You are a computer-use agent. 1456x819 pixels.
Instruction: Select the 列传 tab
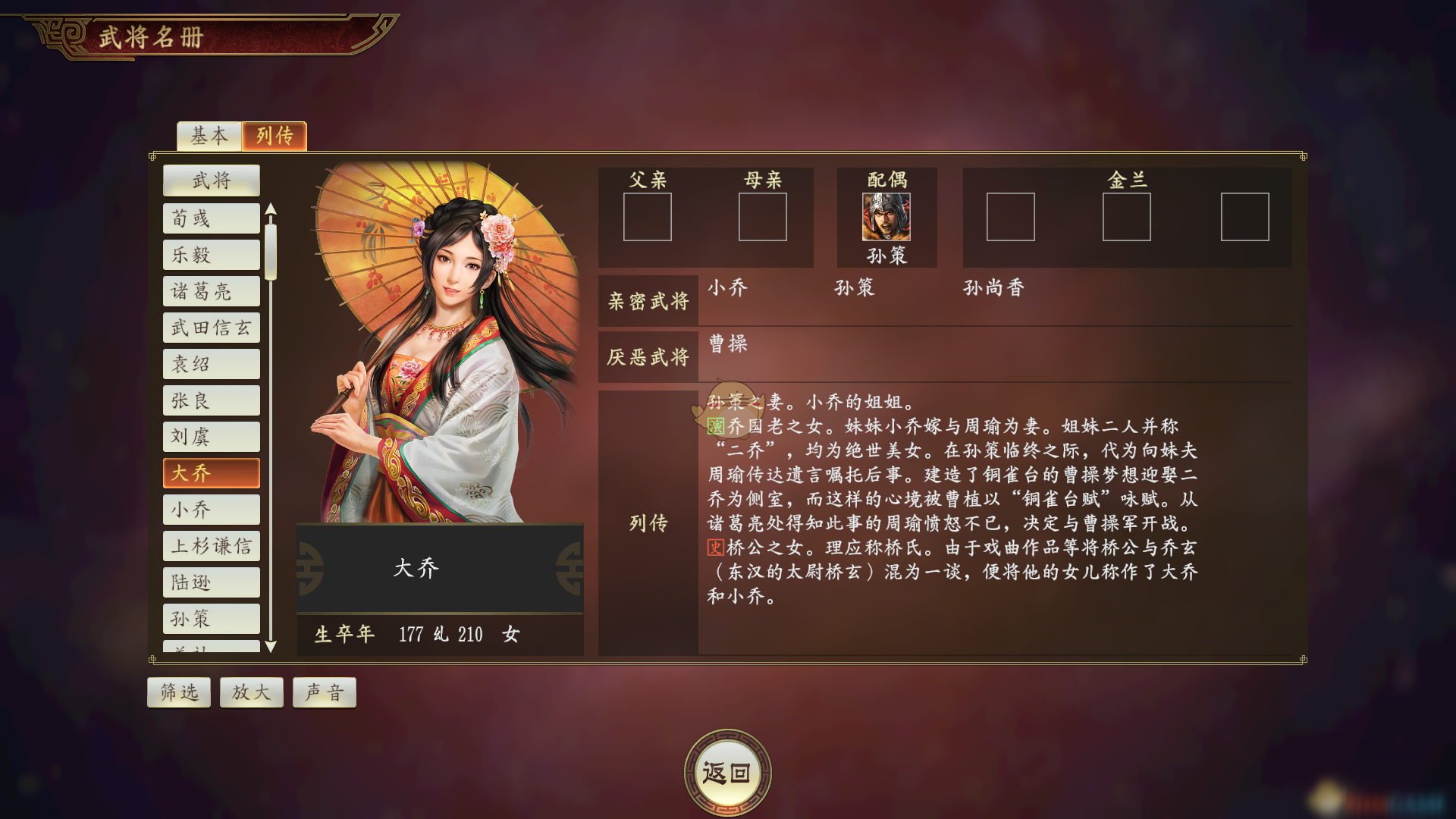[275, 136]
